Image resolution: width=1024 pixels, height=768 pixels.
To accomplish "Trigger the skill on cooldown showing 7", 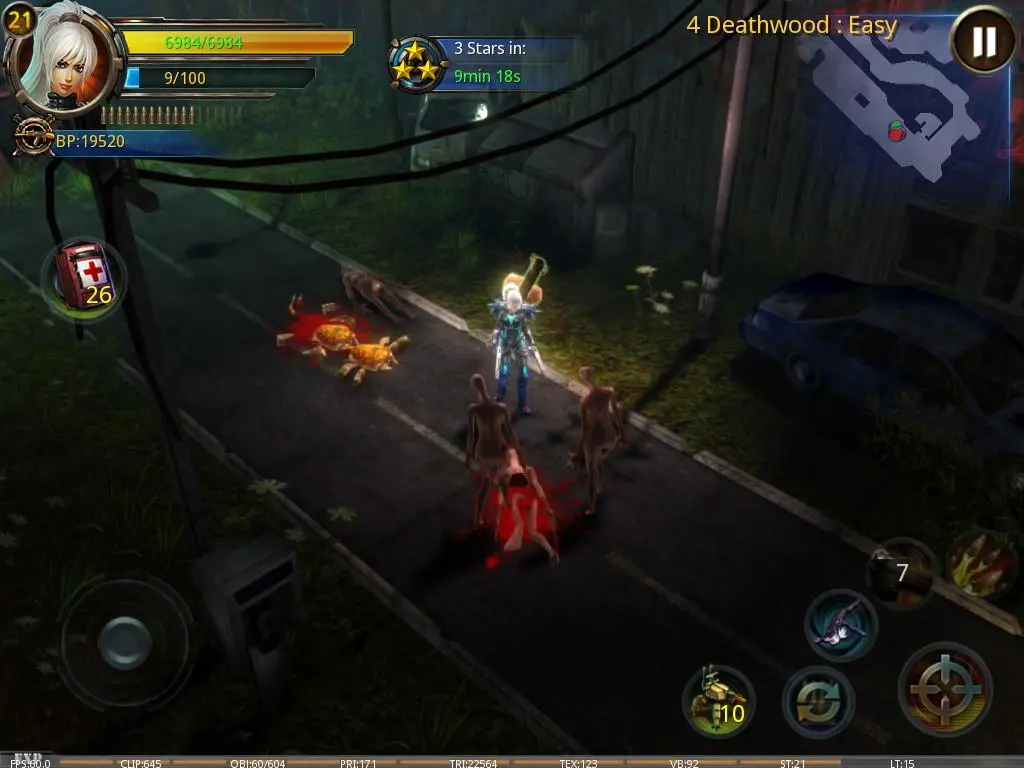I will [x=900, y=572].
